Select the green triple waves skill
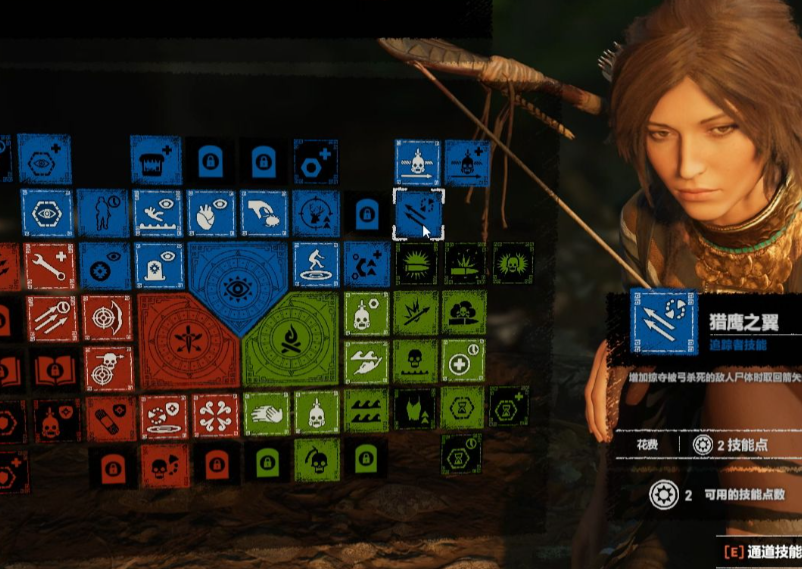This screenshot has width=802, height=569. (x=366, y=411)
